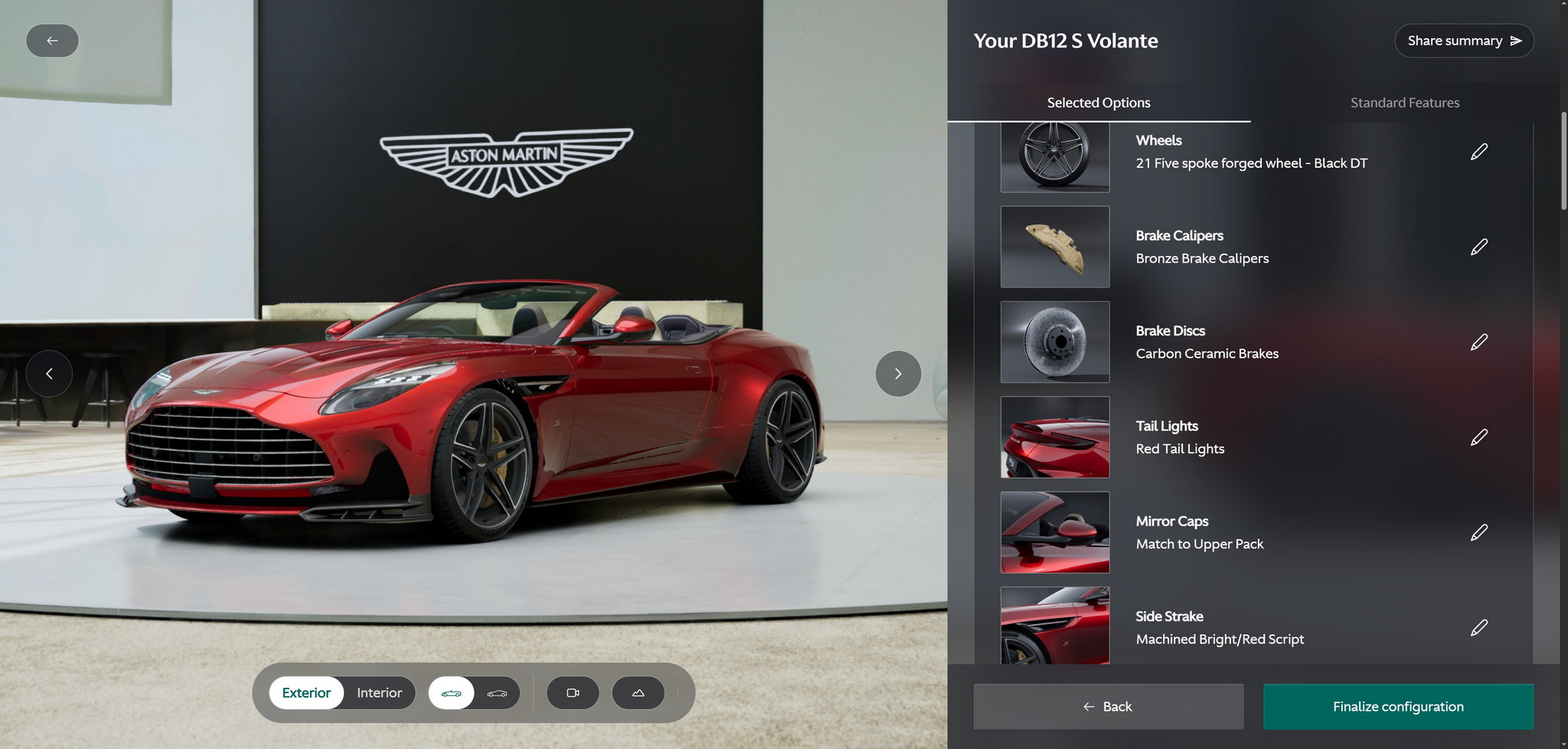Click the camera icon button
The image size is (1568, 749).
tap(572, 693)
